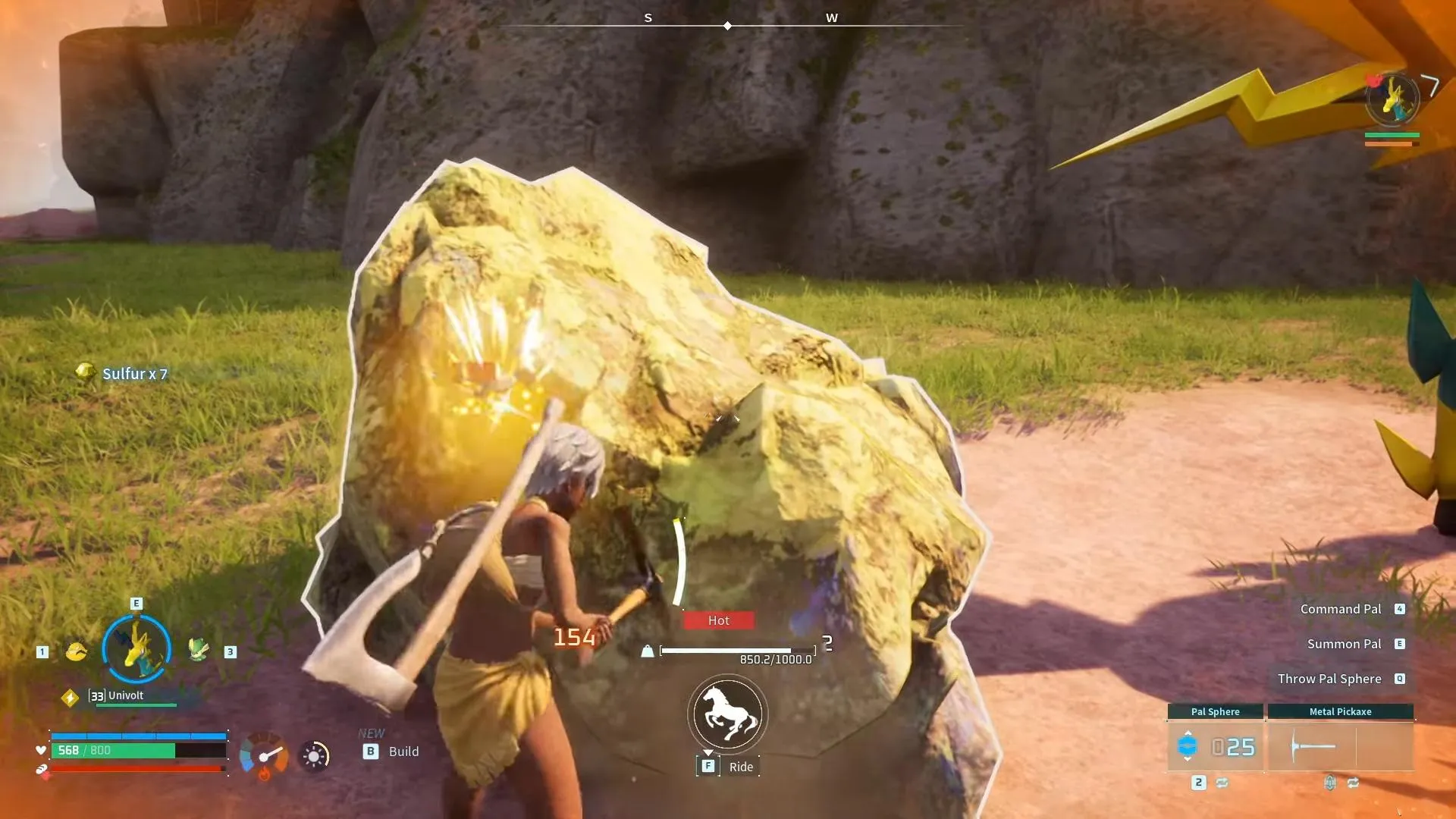The width and height of the screenshot is (1456, 819).
Task: Select the Pal Sphere item slot
Action: 1215,747
